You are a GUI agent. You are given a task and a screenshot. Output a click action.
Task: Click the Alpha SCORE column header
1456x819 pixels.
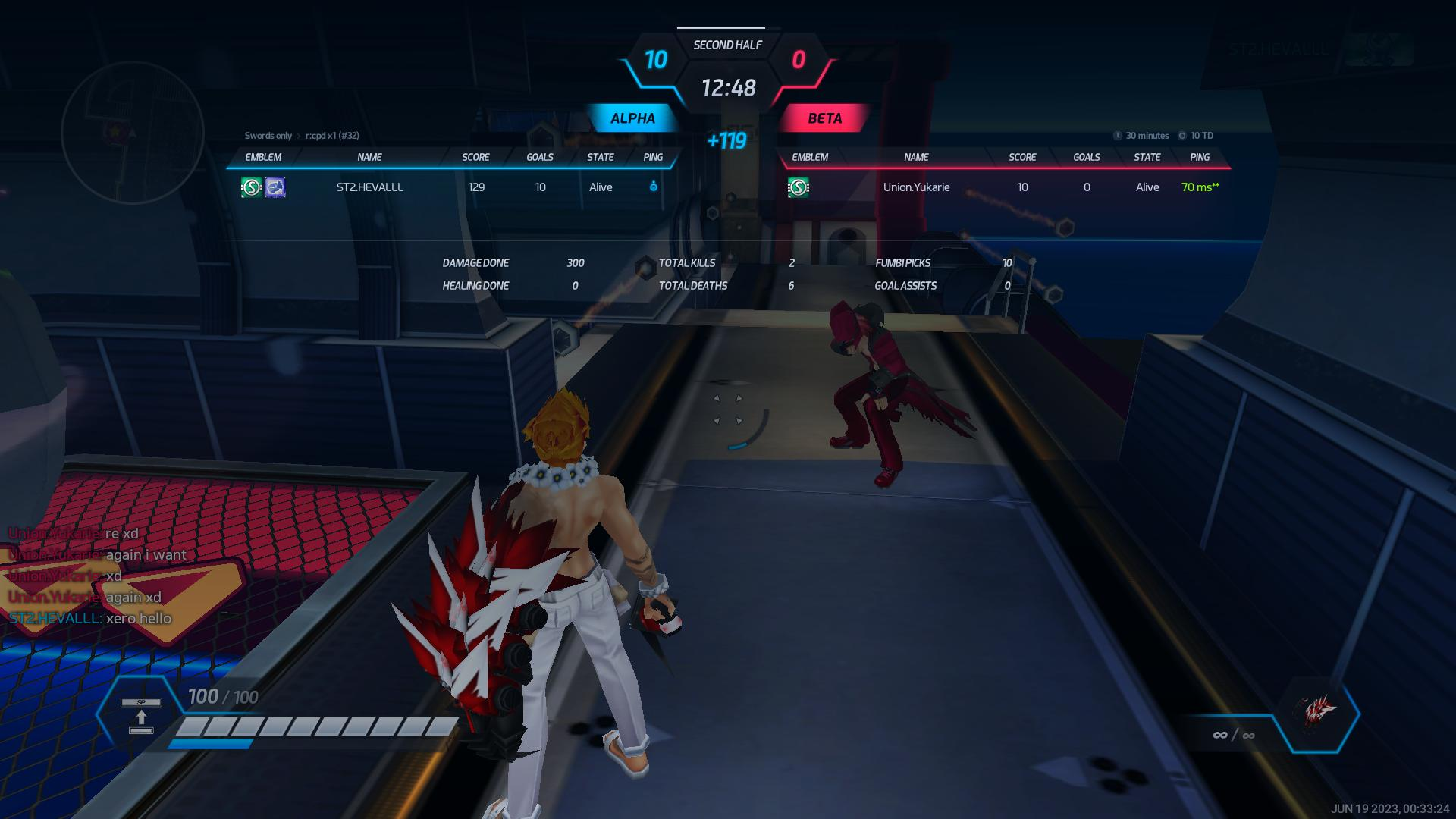[x=475, y=157]
